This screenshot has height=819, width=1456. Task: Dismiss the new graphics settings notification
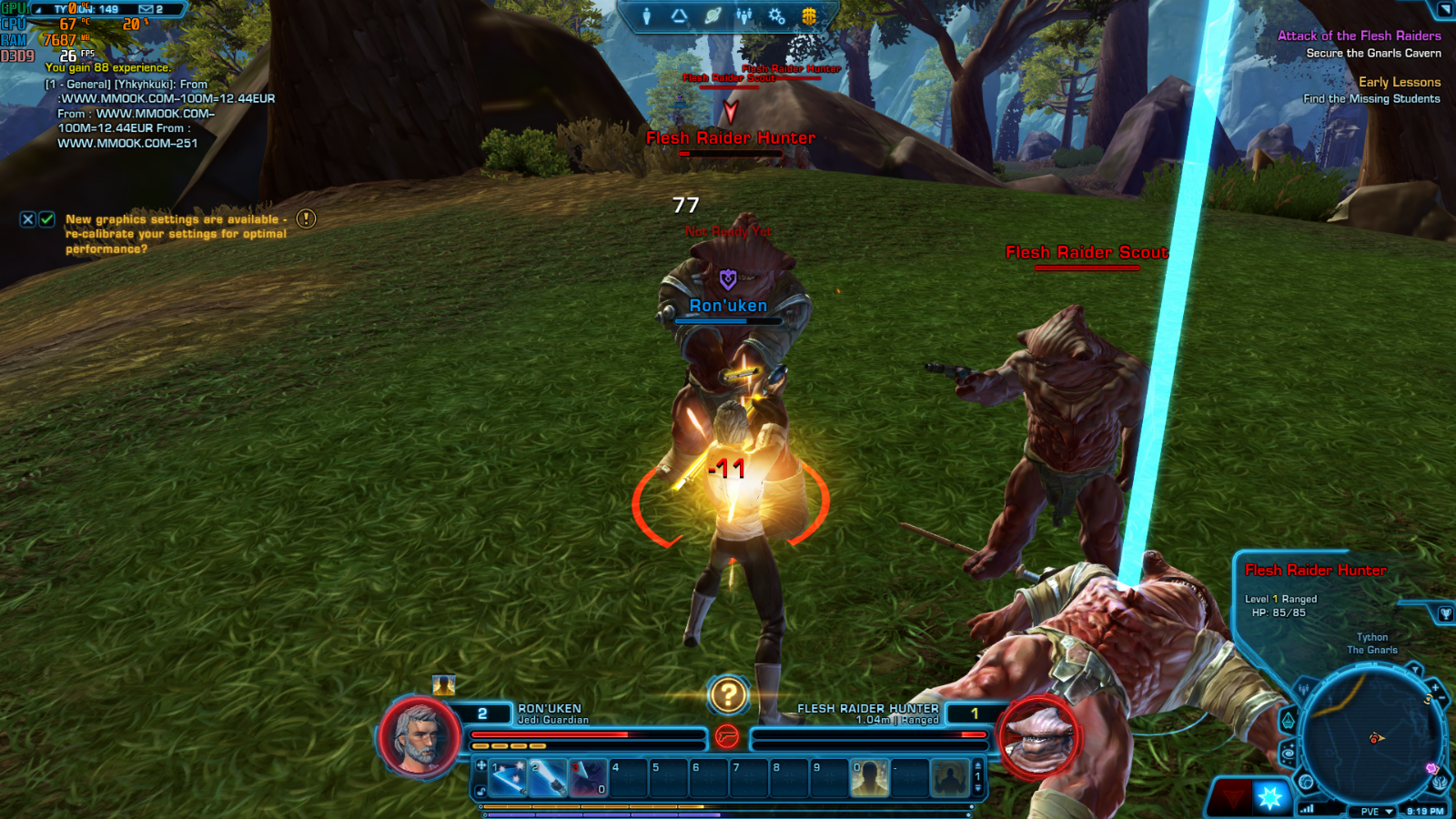(x=28, y=219)
